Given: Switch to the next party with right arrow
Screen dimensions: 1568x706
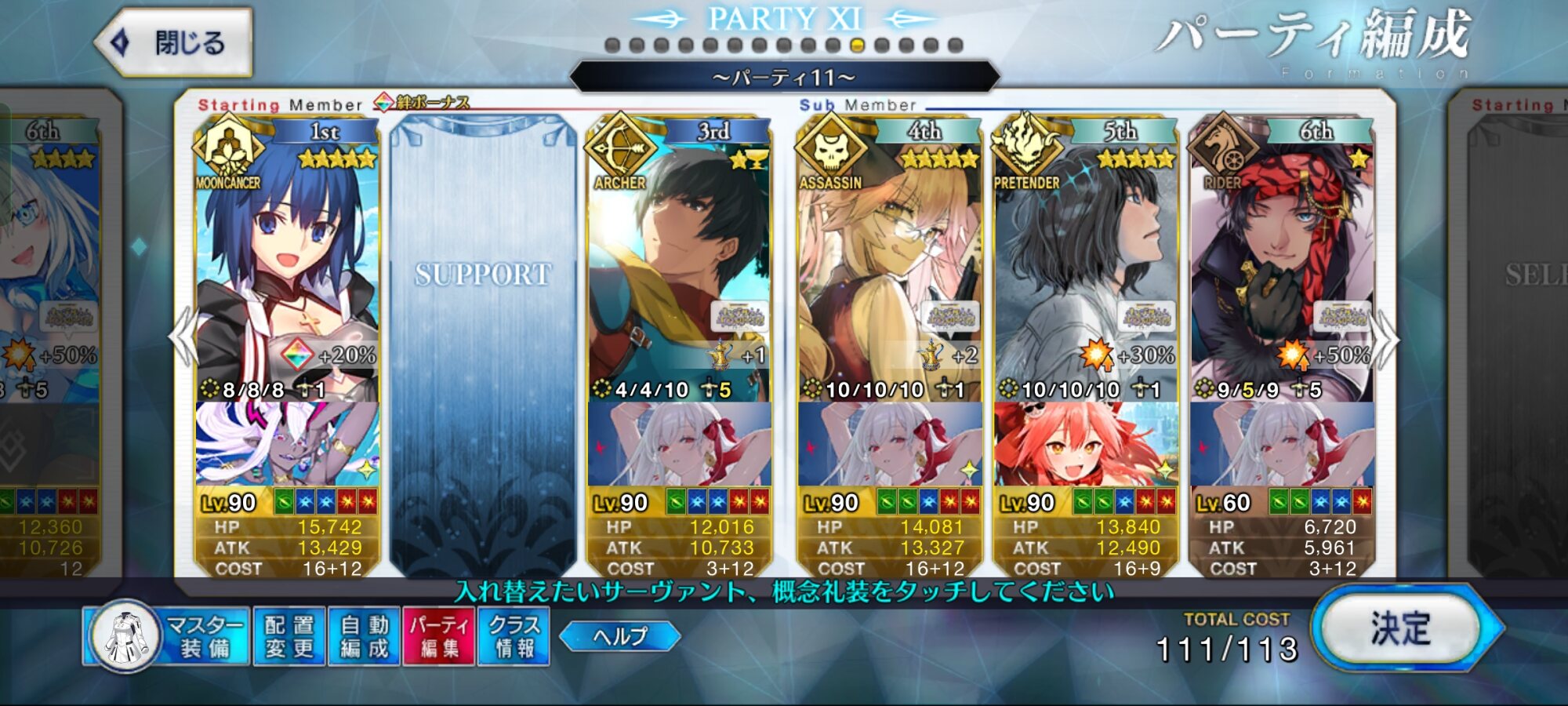Looking at the screenshot, I should 1386,339.
